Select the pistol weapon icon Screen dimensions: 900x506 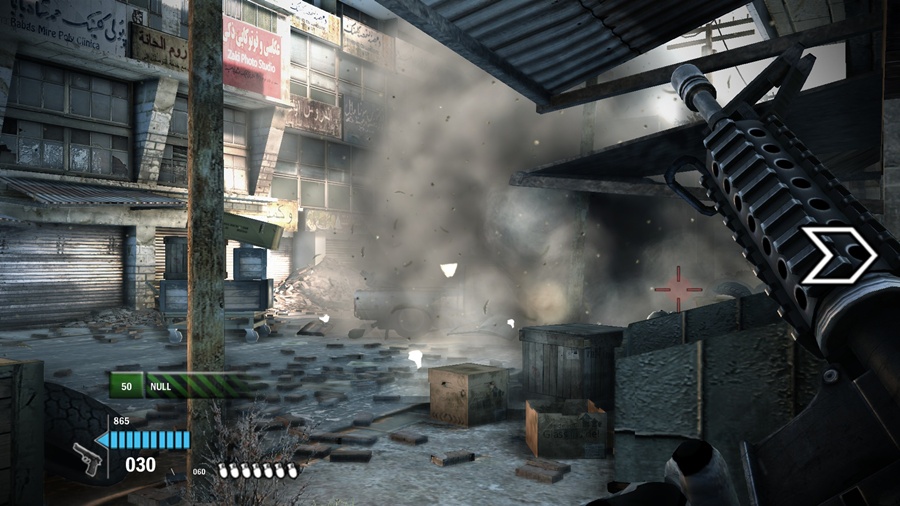[x=88, y=459]
